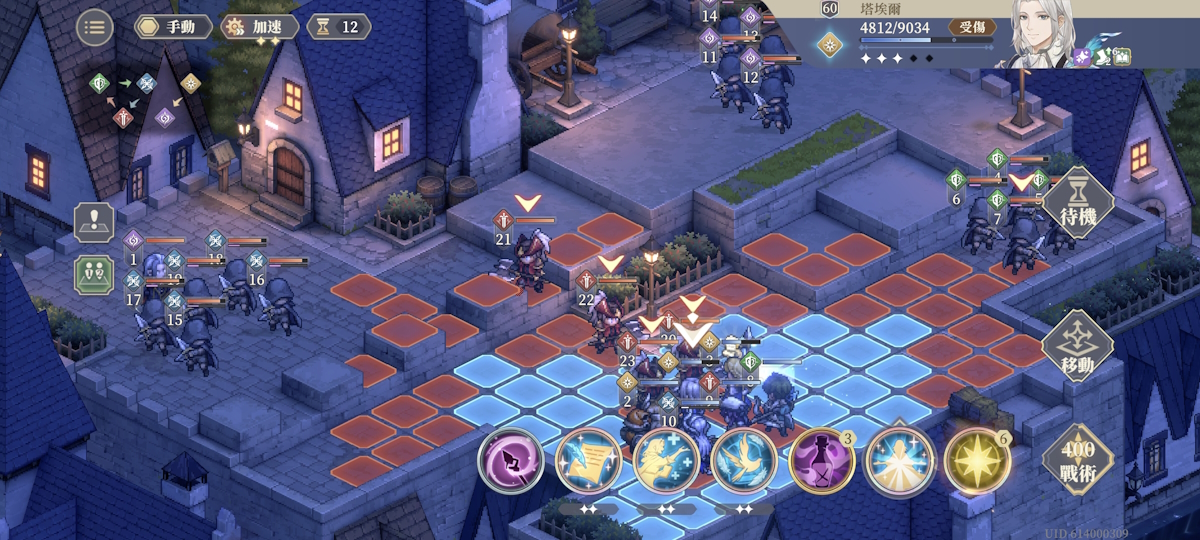Open the battle list menu
1200x540 pixels.
click(94, 27)
